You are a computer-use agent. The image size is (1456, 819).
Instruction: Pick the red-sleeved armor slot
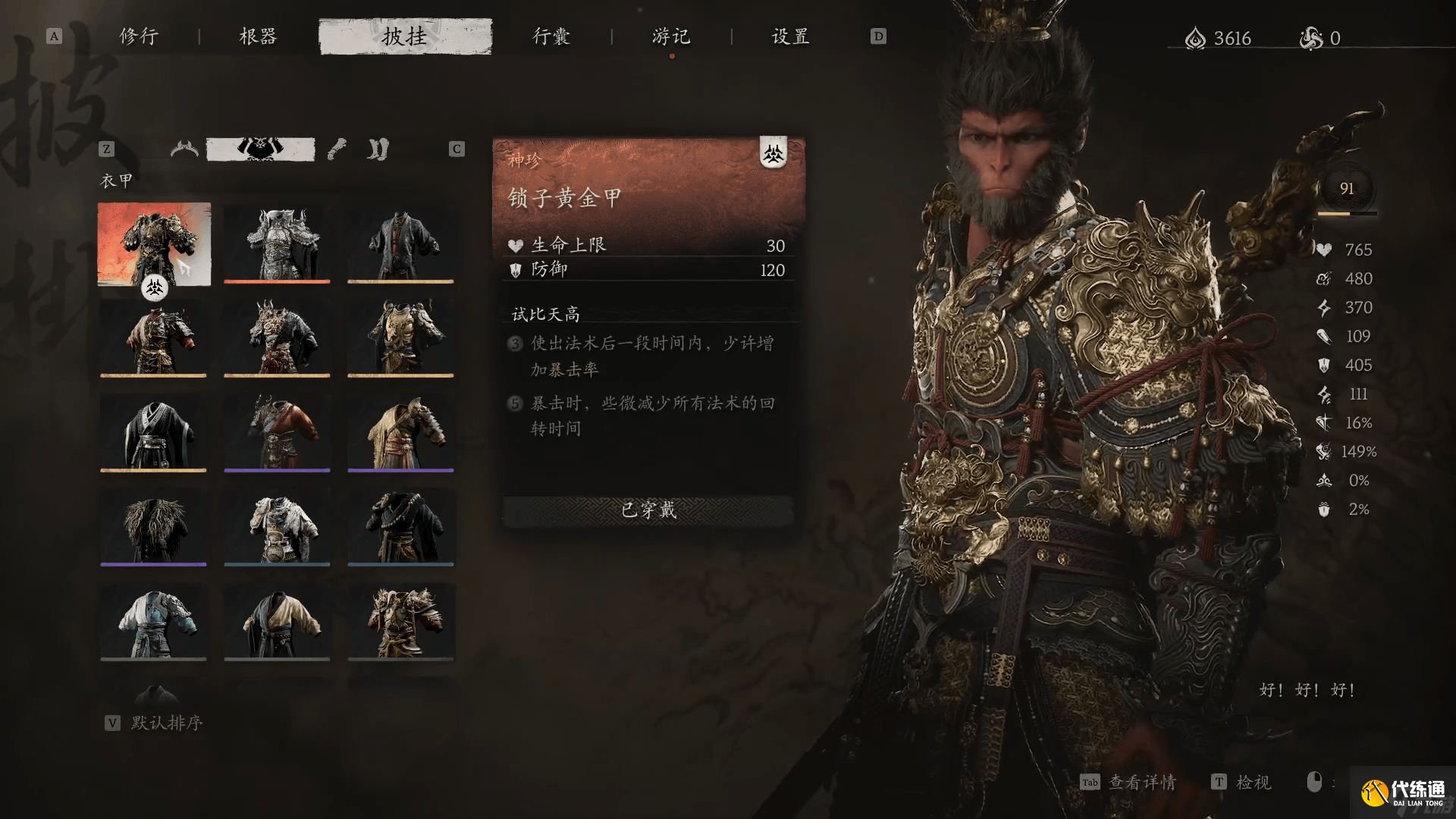coord(277,432)
